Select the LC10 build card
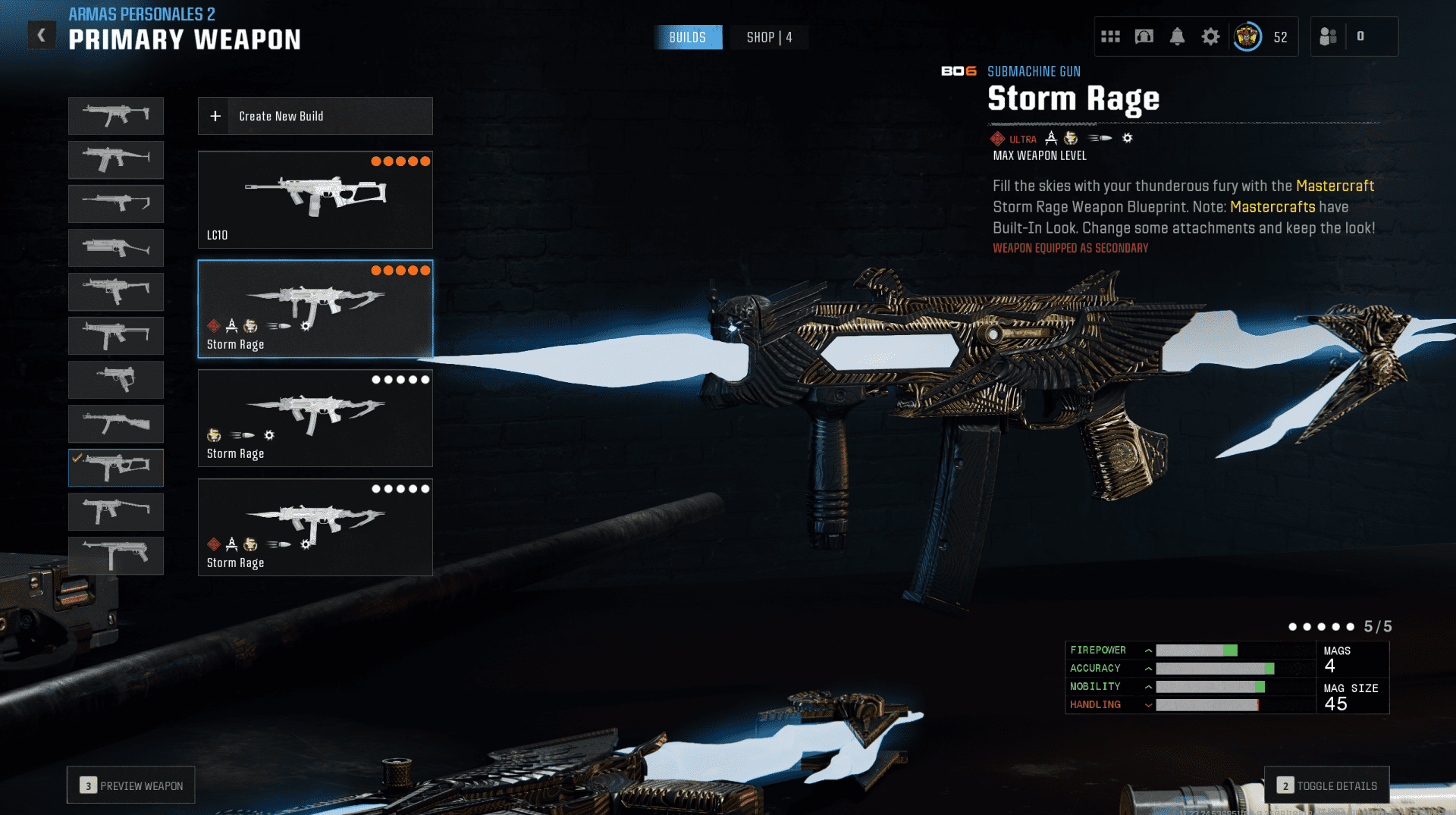Viewport: 1456px width, 815px height. coord(315,199)
